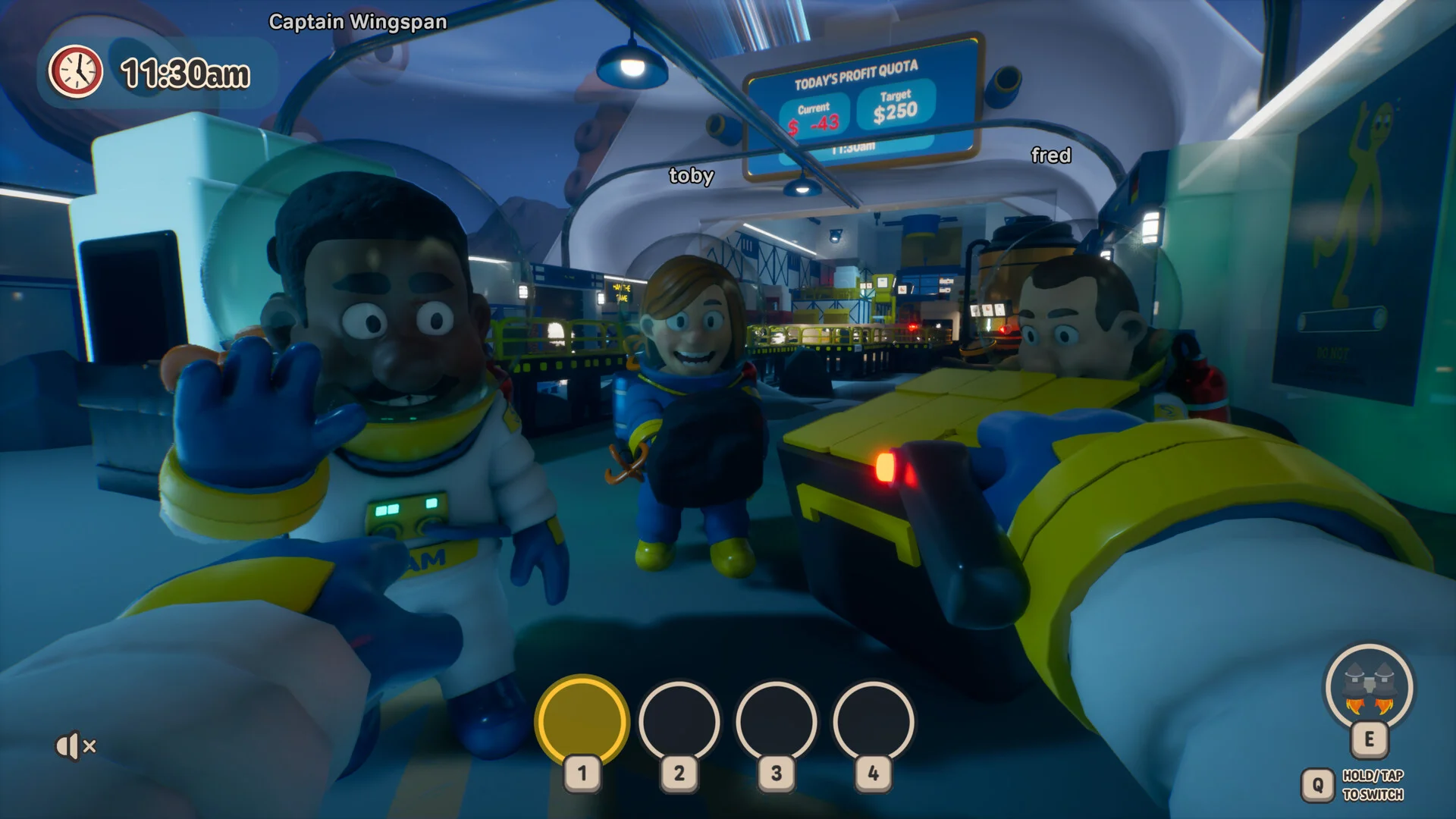Pick hotbar slot numbered 3
The height and width of the screenshot is (819, 1456).
click(776, 721)
